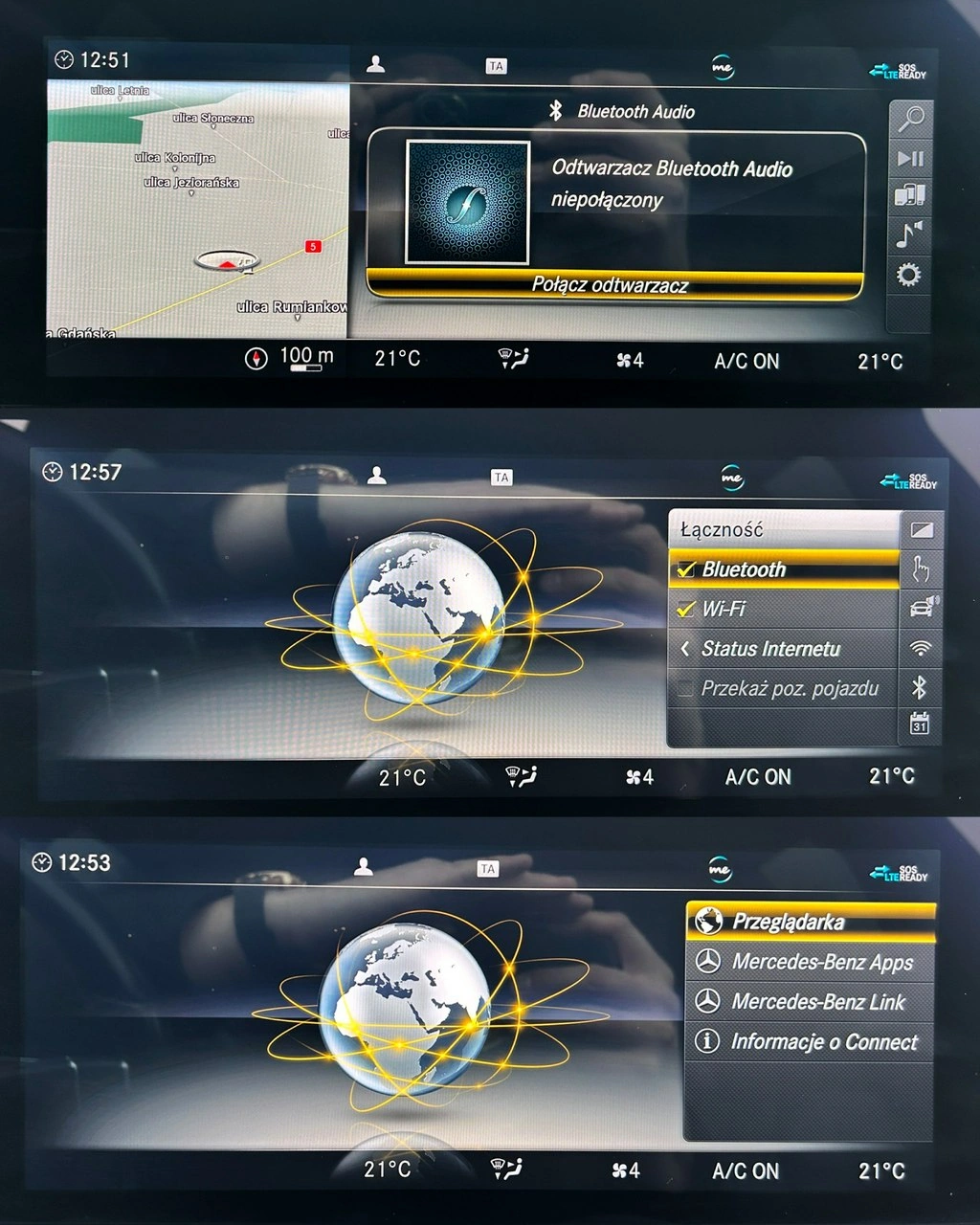Open the Przeglądarka browser entry
This screenshot has width=980, height=1225.
[809, 922]
